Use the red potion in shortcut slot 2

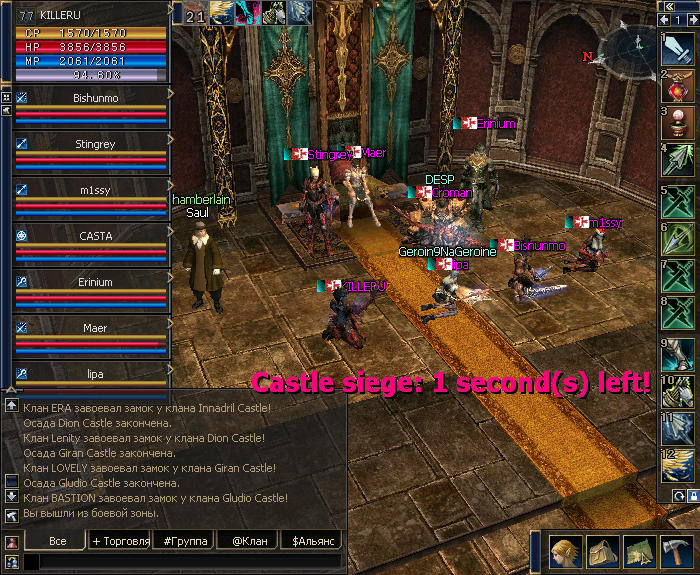click(676, 88)
